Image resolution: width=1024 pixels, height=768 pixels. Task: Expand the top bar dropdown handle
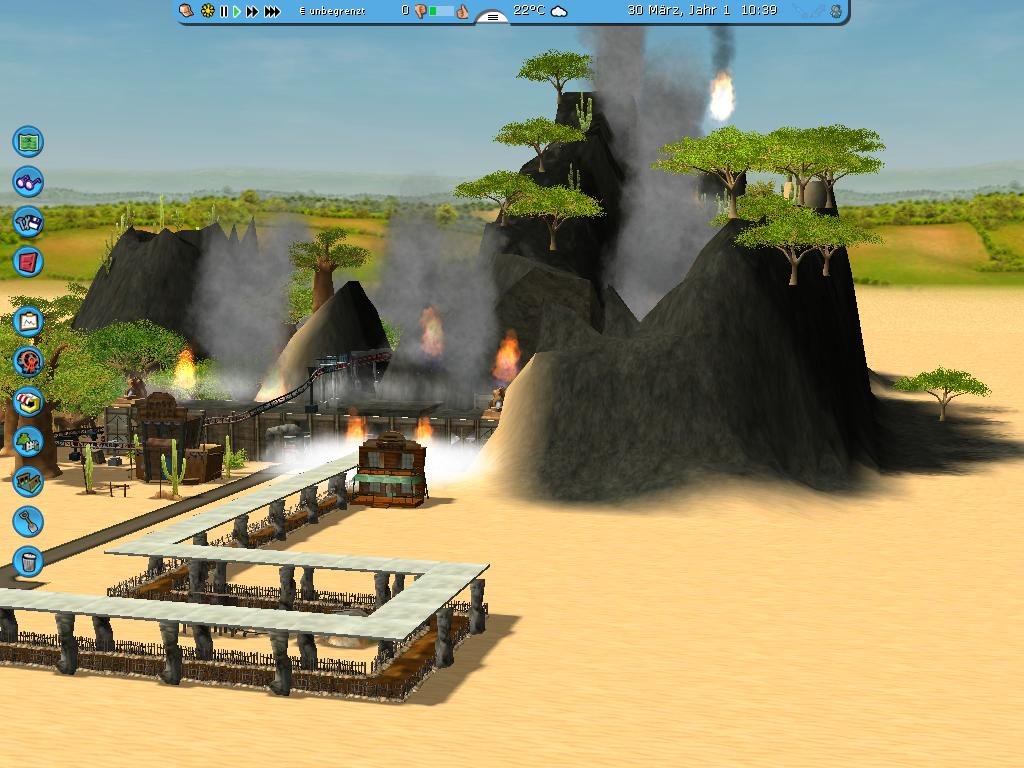click(491, 17)
